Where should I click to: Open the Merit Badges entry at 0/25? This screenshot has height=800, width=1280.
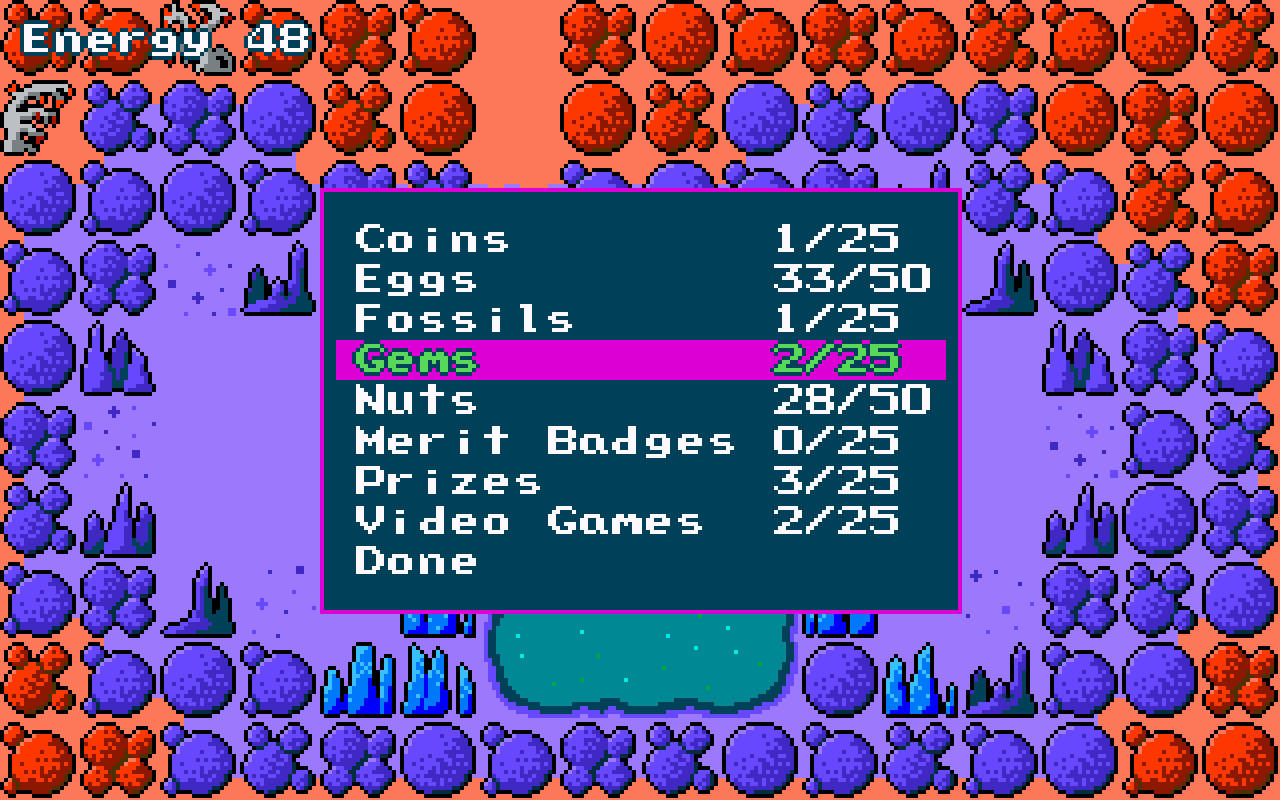point(545,440)
